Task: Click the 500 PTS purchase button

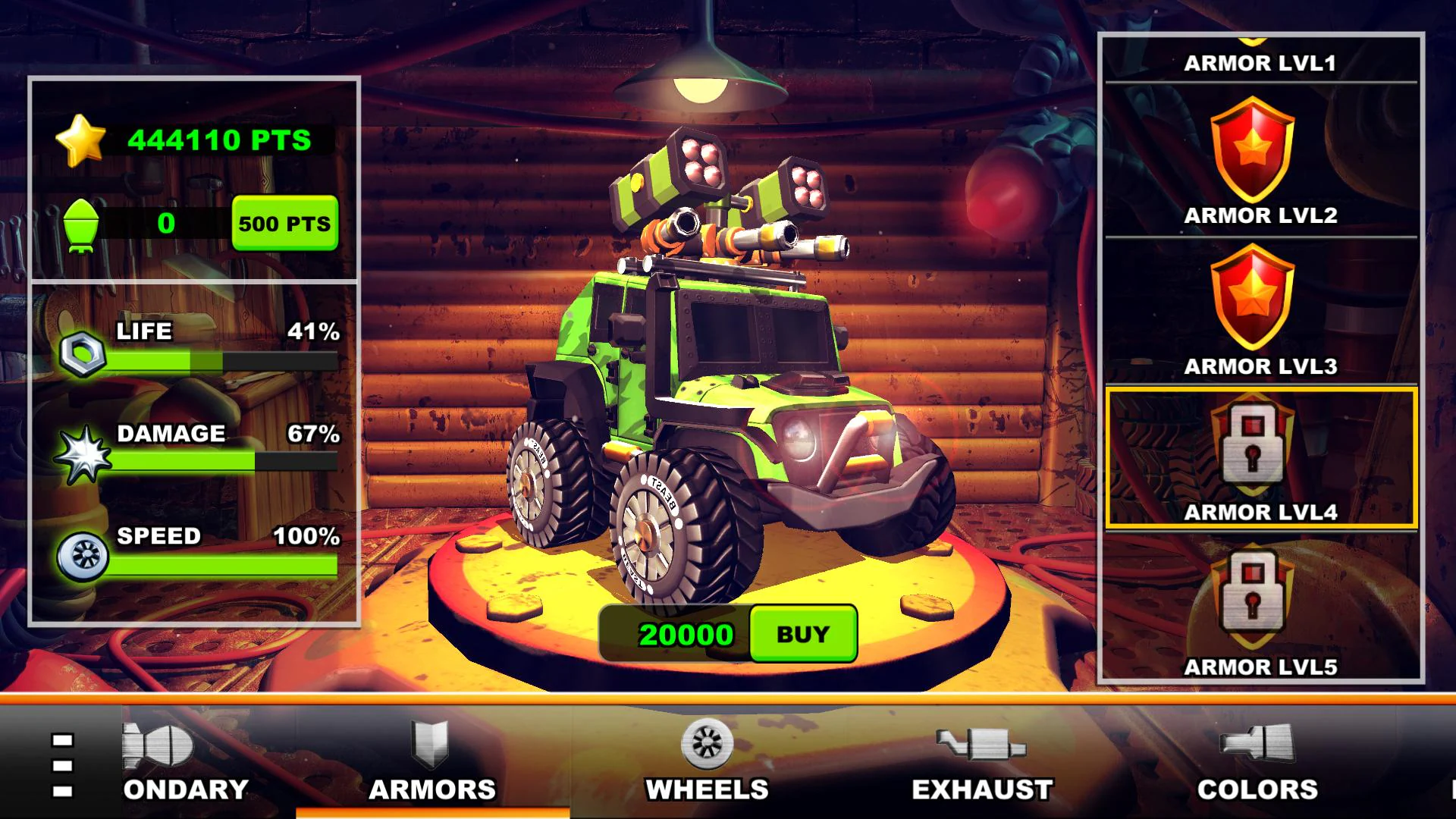Action: (284, 224)
